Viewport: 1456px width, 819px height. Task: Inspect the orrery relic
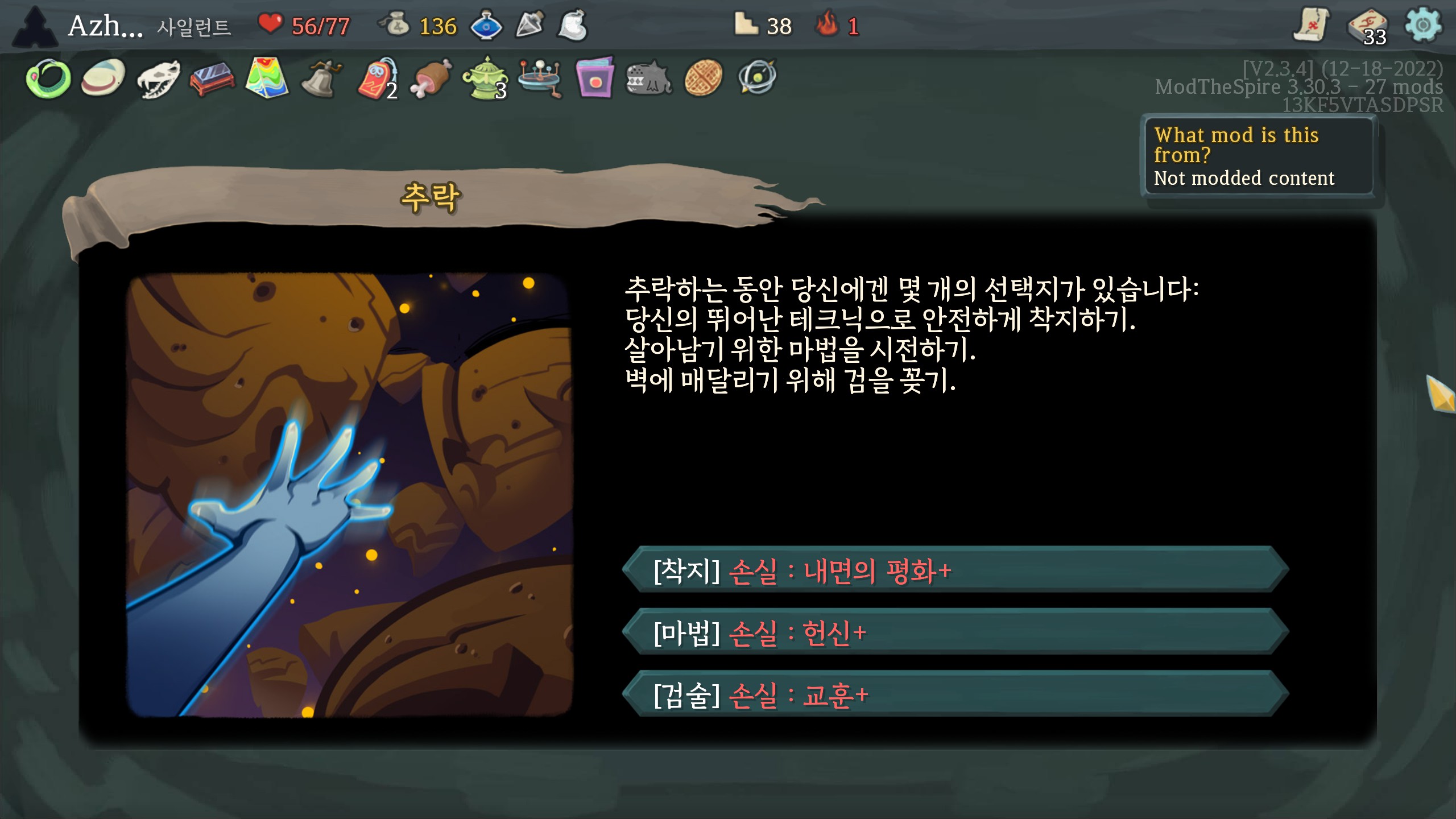(x=540, y=78)
